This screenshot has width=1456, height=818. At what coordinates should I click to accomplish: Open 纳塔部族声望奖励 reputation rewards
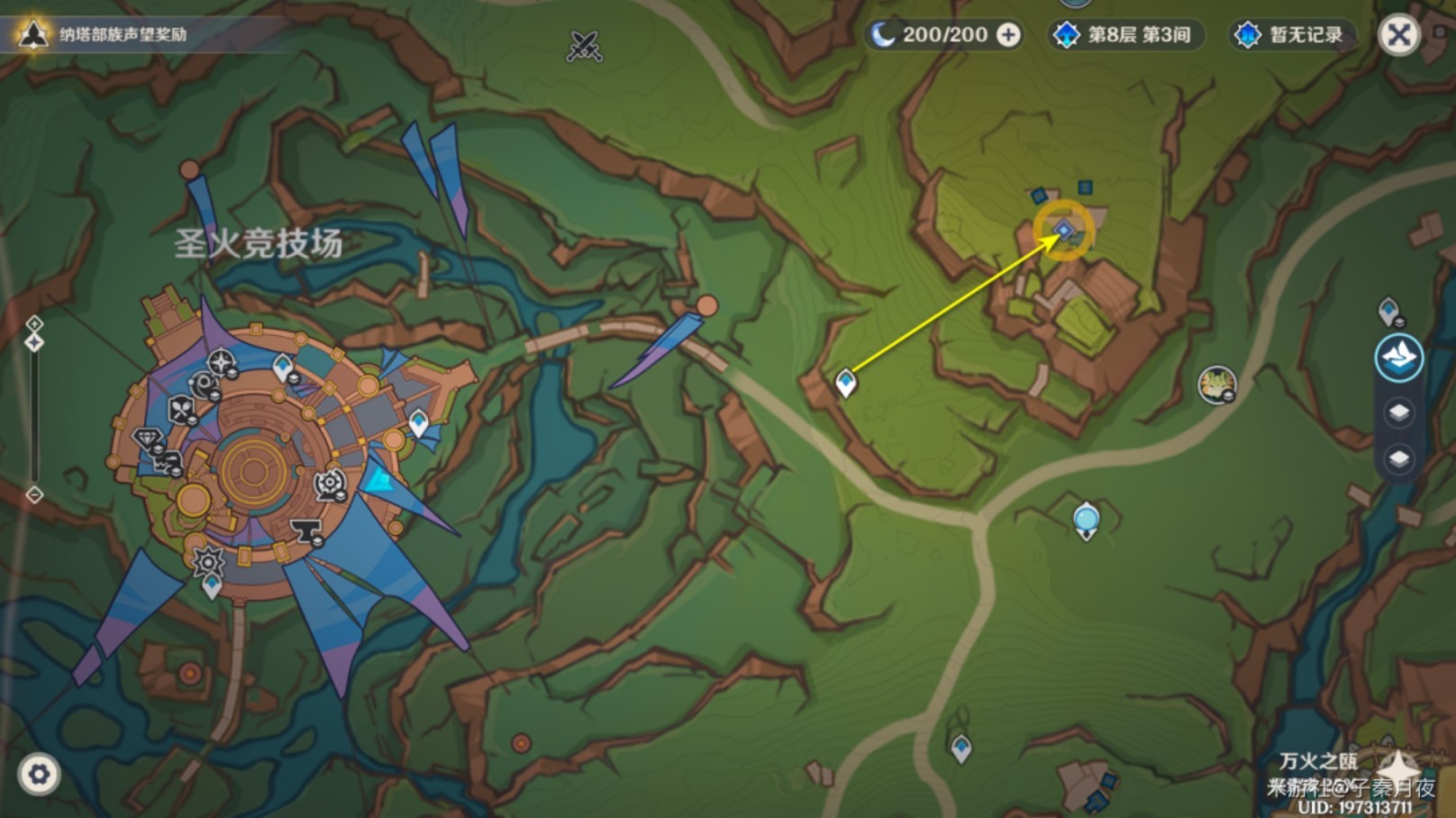(x=101, y=34)
